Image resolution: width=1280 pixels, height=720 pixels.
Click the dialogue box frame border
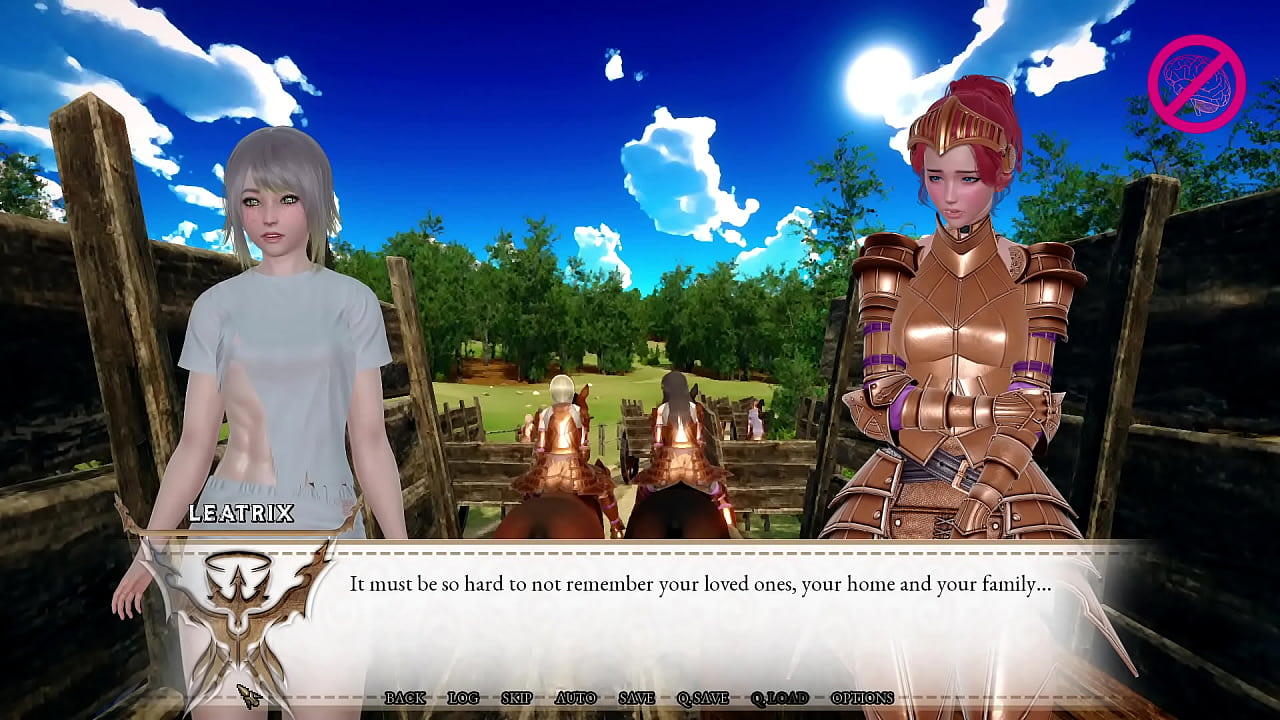click(700, 545)
